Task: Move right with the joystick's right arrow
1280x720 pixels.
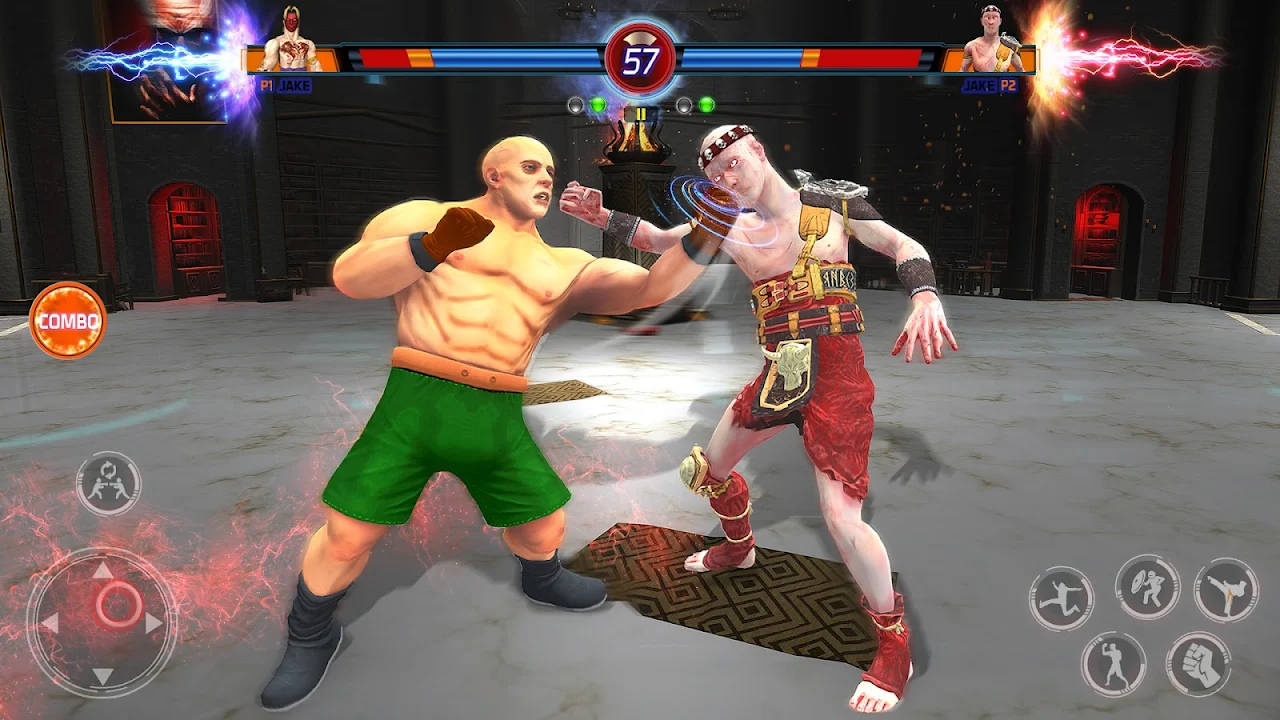Action: (155, 624)
